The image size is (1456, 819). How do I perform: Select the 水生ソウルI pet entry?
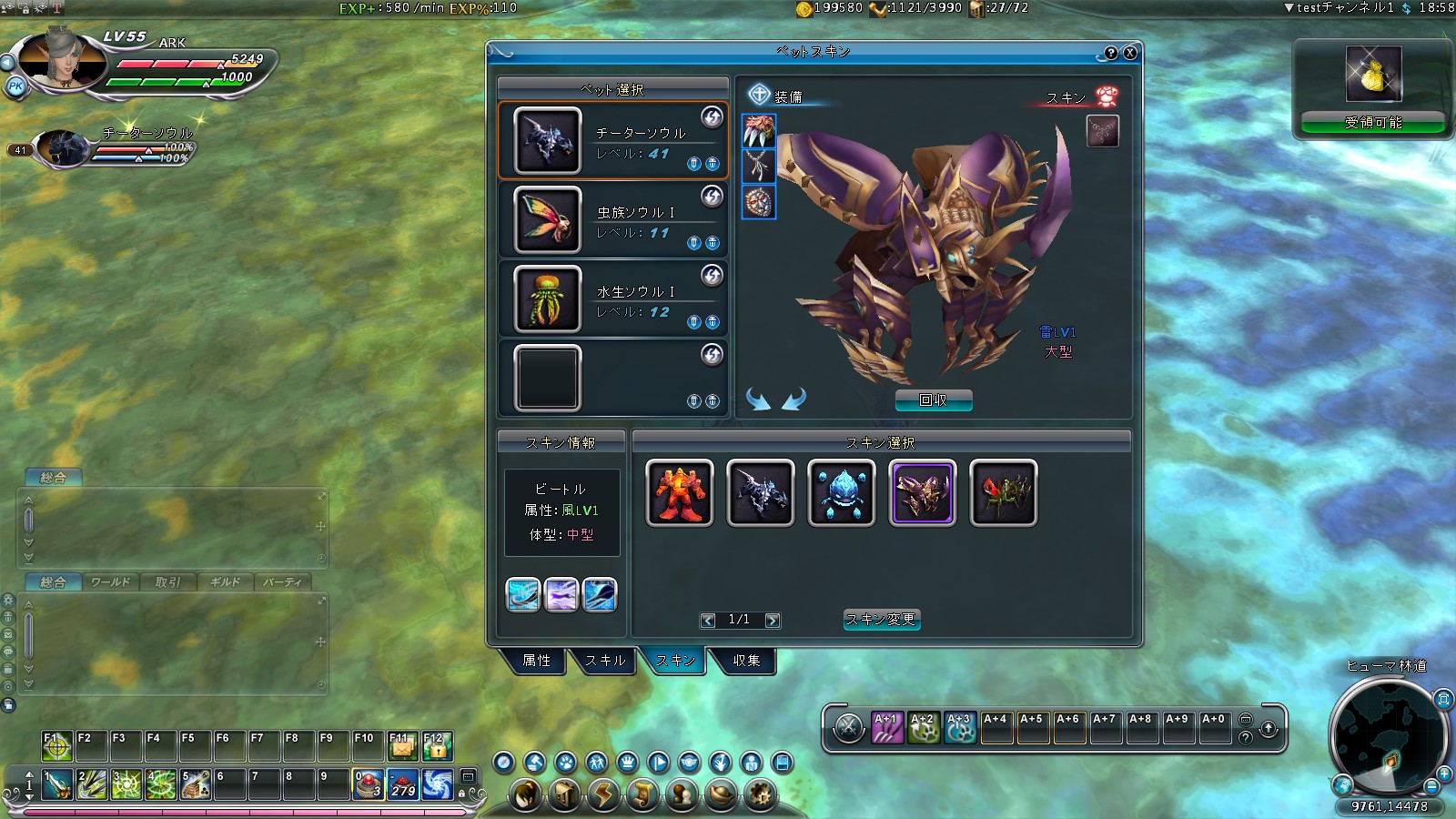(x=612, y=299)
